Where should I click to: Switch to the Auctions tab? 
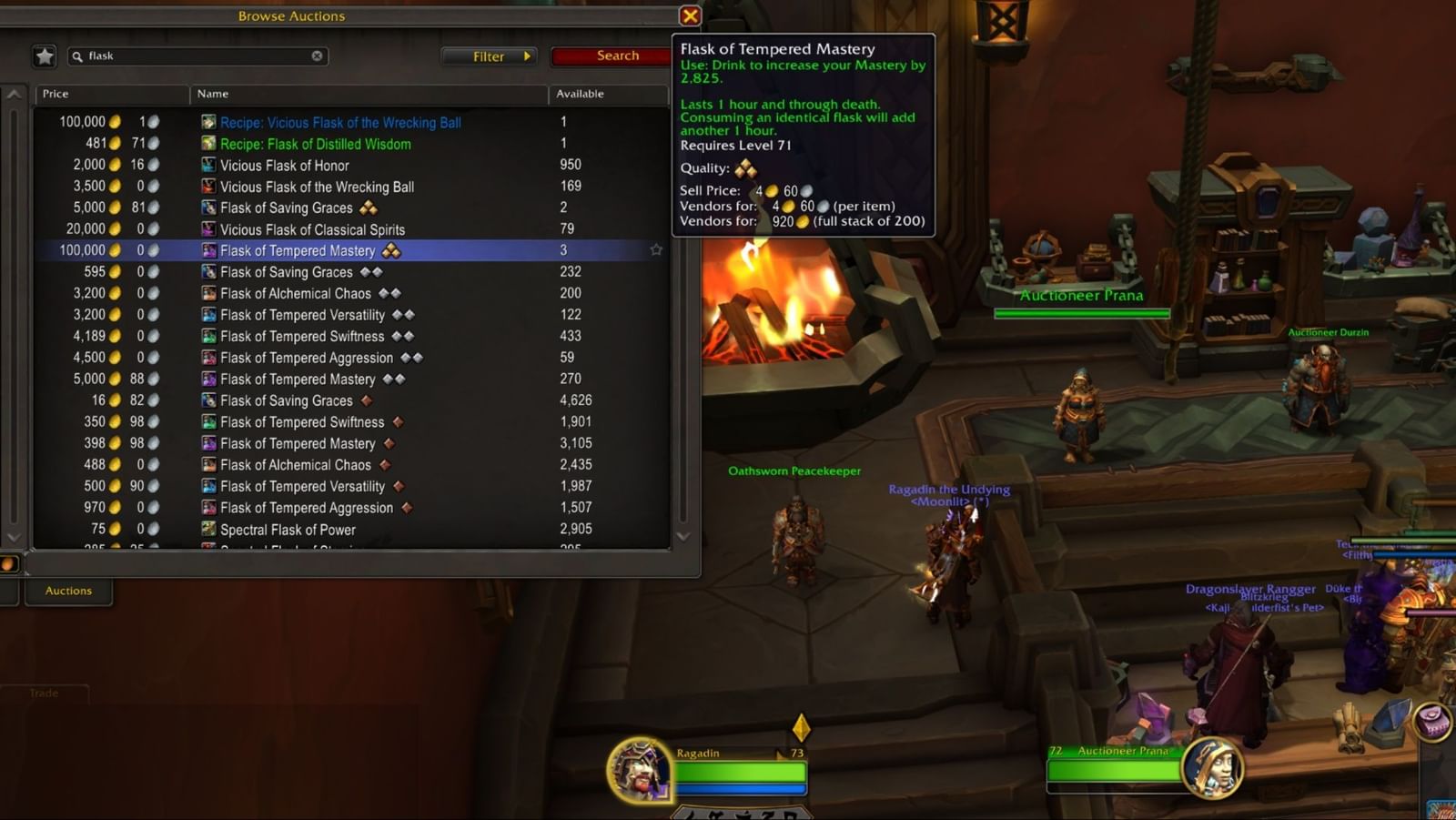tap(68, 591)
